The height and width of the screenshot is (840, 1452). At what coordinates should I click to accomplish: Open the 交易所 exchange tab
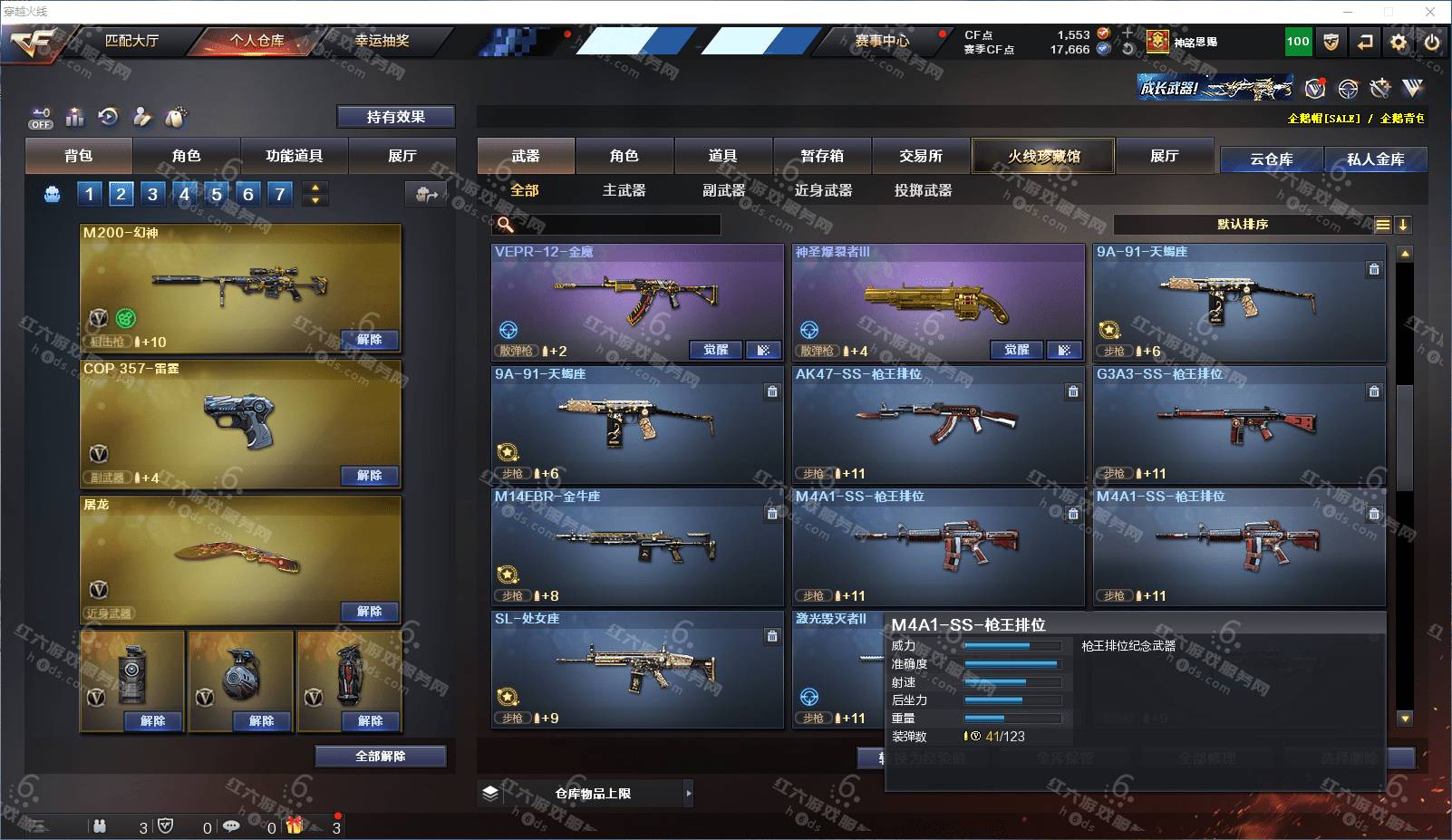[921, 156]
